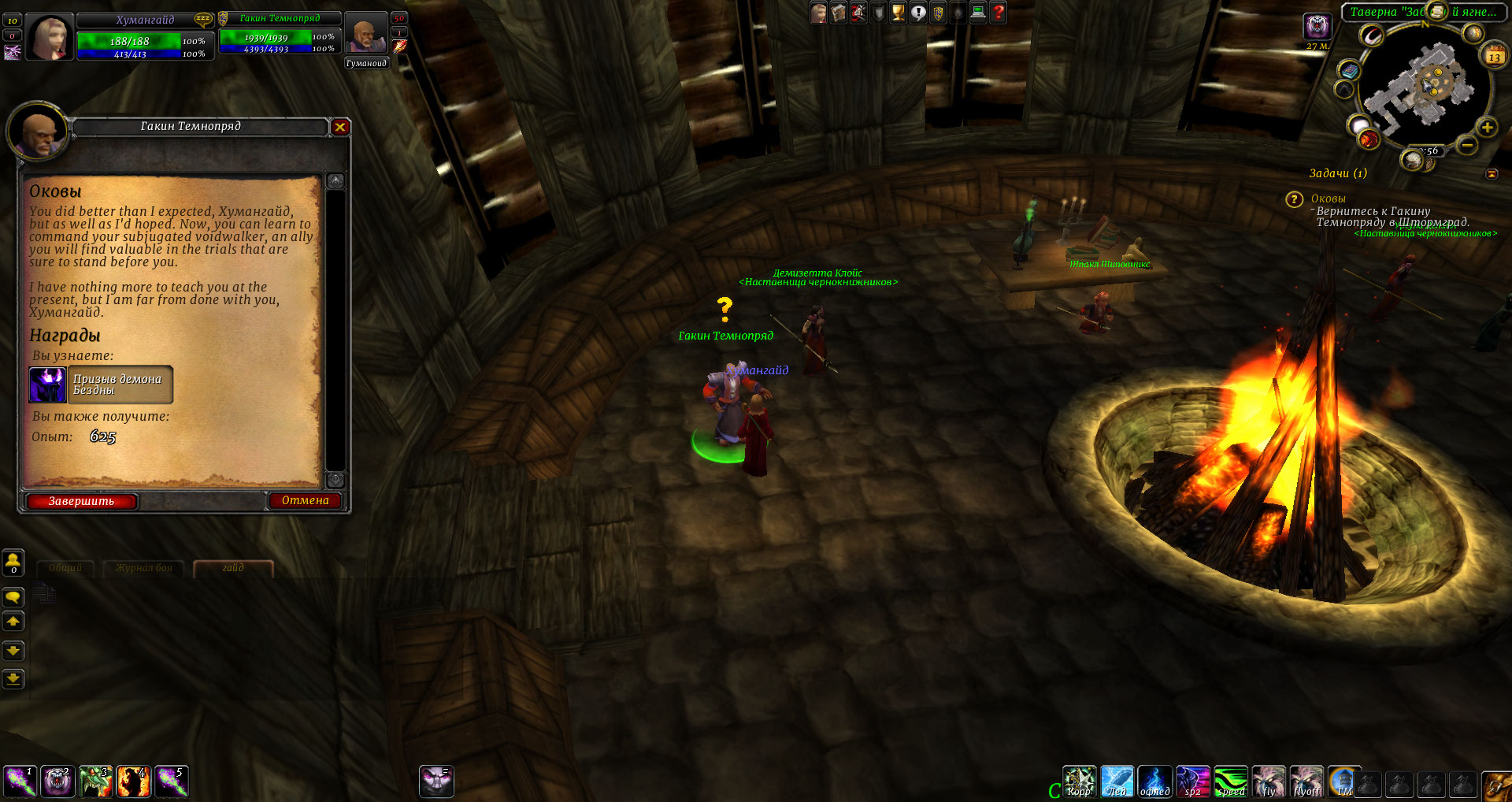The height and width of the screenshot is (802, 1512).
Task: Click the Оковы quest in the tracker
Action: pos(1328,199)
